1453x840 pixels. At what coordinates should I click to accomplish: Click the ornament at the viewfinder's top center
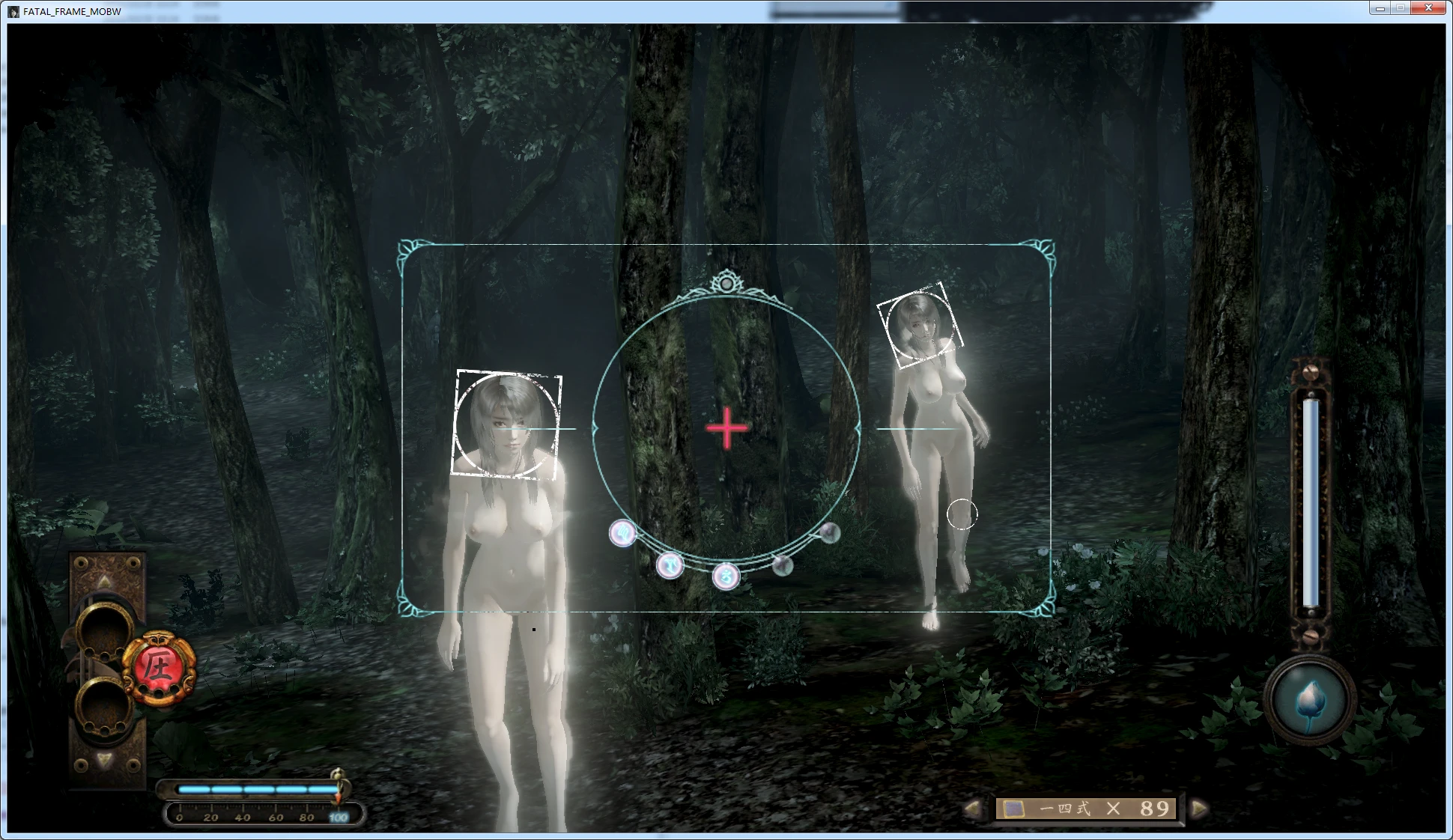(726, 283)
